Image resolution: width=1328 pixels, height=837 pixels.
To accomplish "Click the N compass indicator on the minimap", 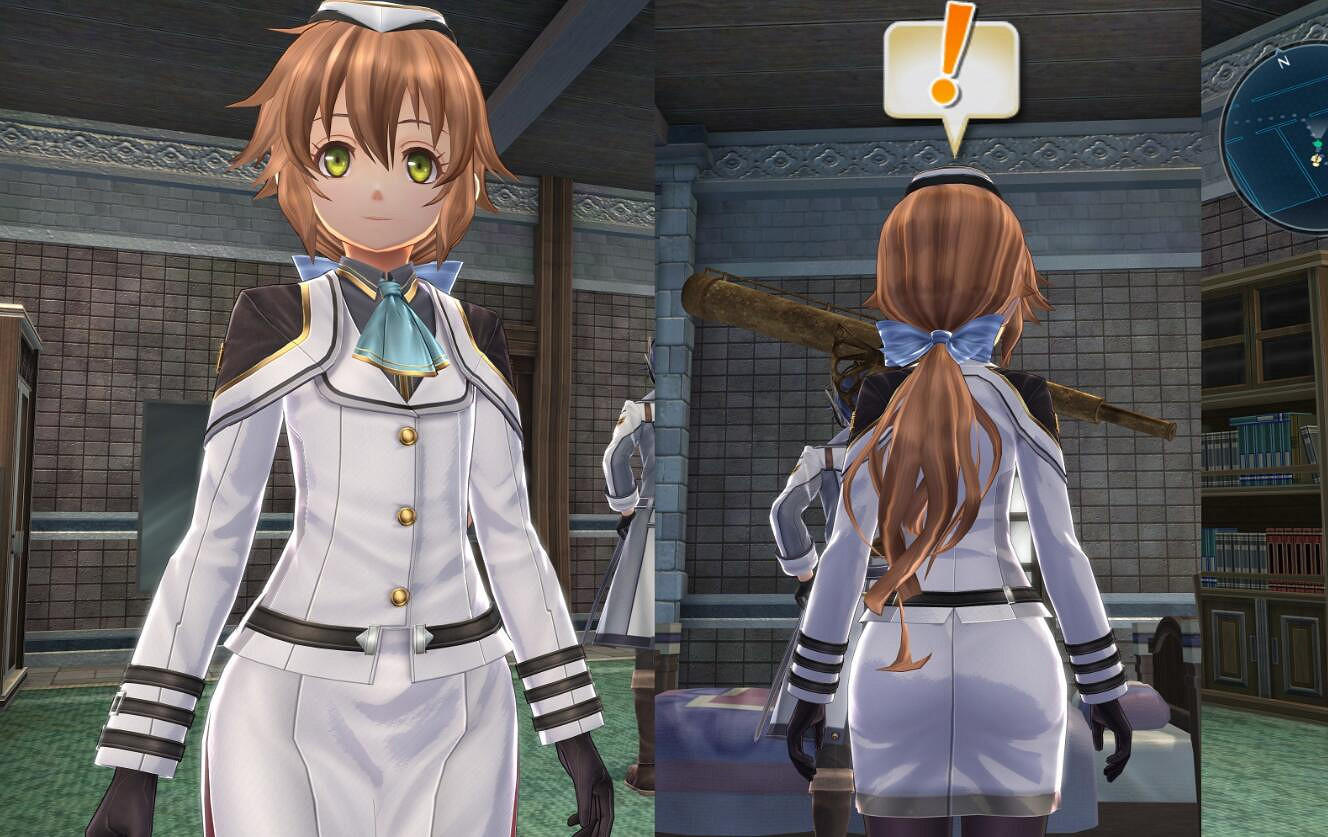I will 1283,62.
